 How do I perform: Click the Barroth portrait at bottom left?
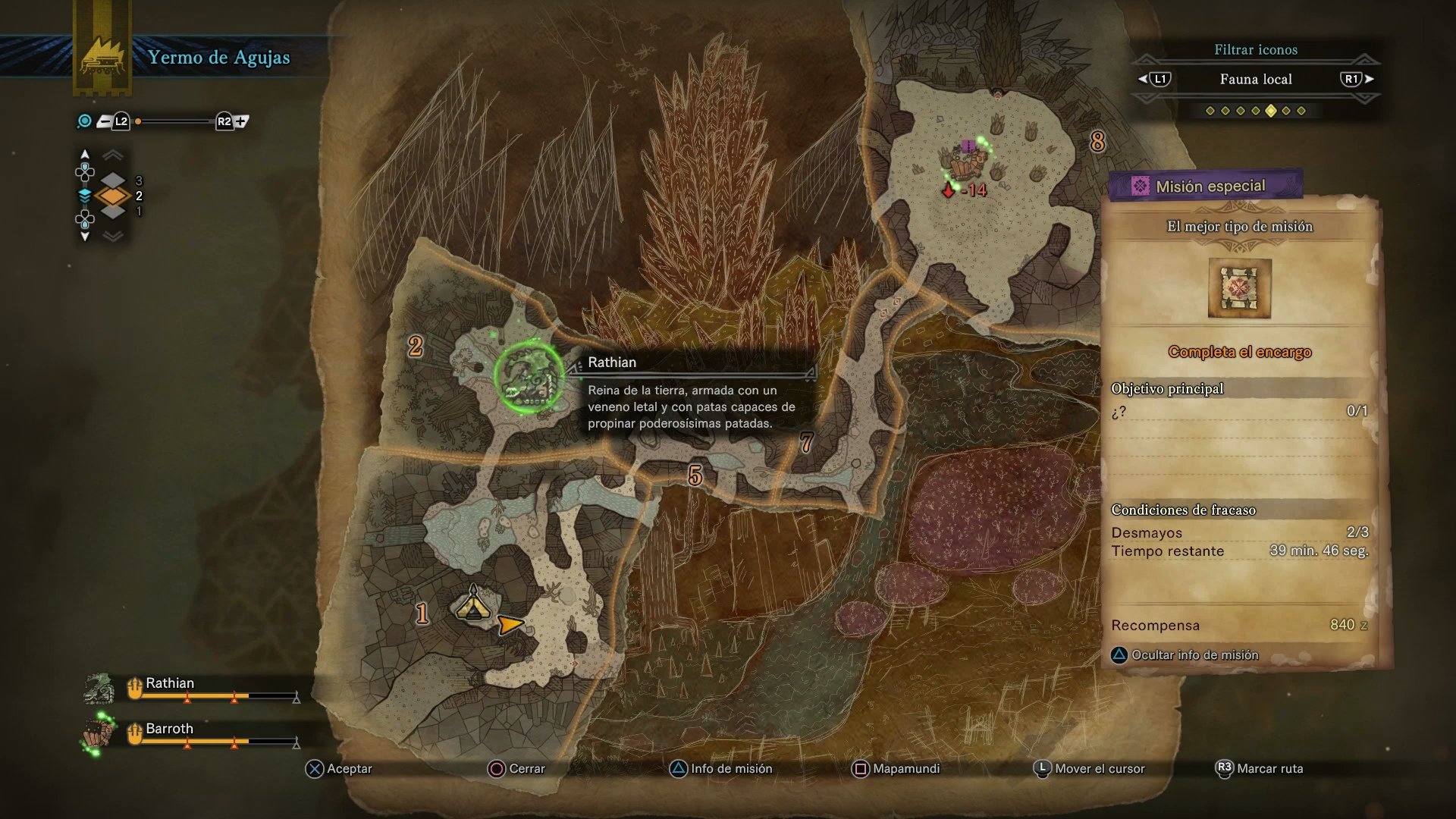click(97, 733)
